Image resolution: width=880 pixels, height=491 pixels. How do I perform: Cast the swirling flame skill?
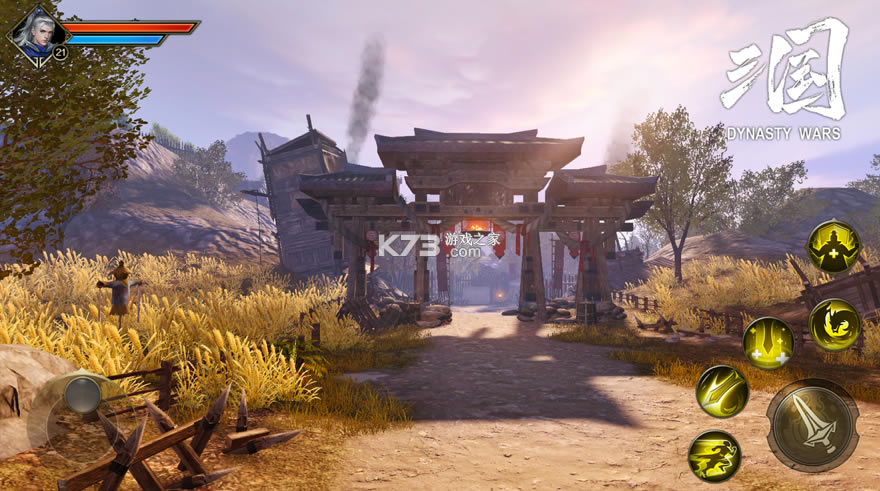click(x=834, y=325)
